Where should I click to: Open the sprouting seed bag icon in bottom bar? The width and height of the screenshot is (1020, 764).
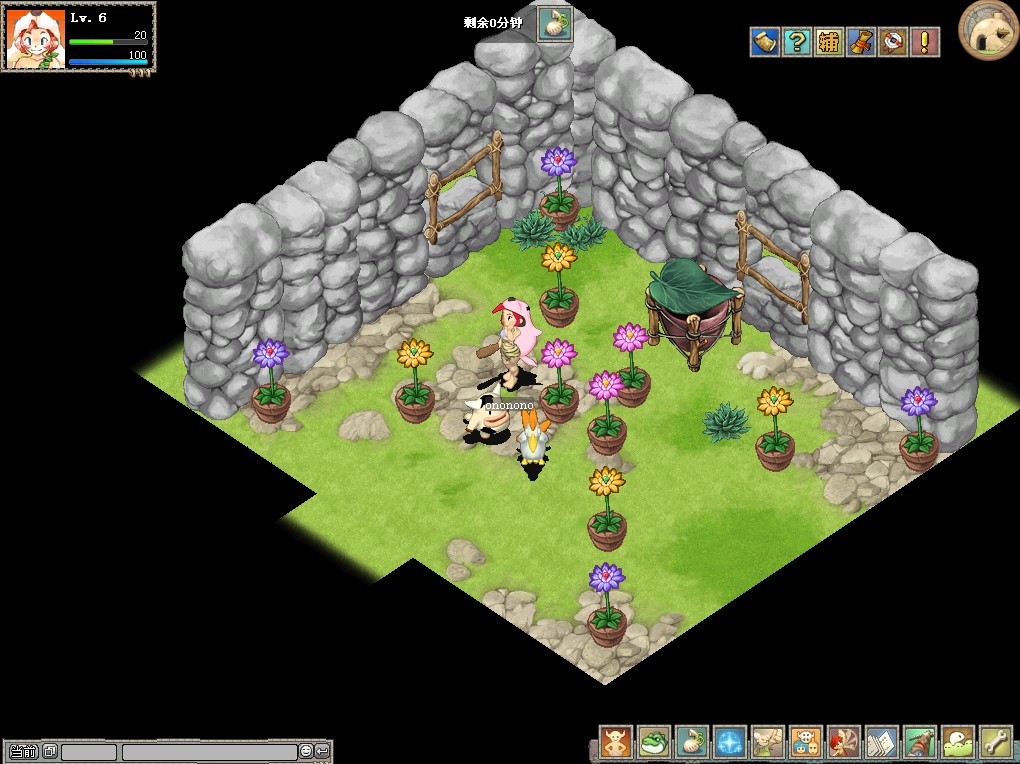coord(692,743)
